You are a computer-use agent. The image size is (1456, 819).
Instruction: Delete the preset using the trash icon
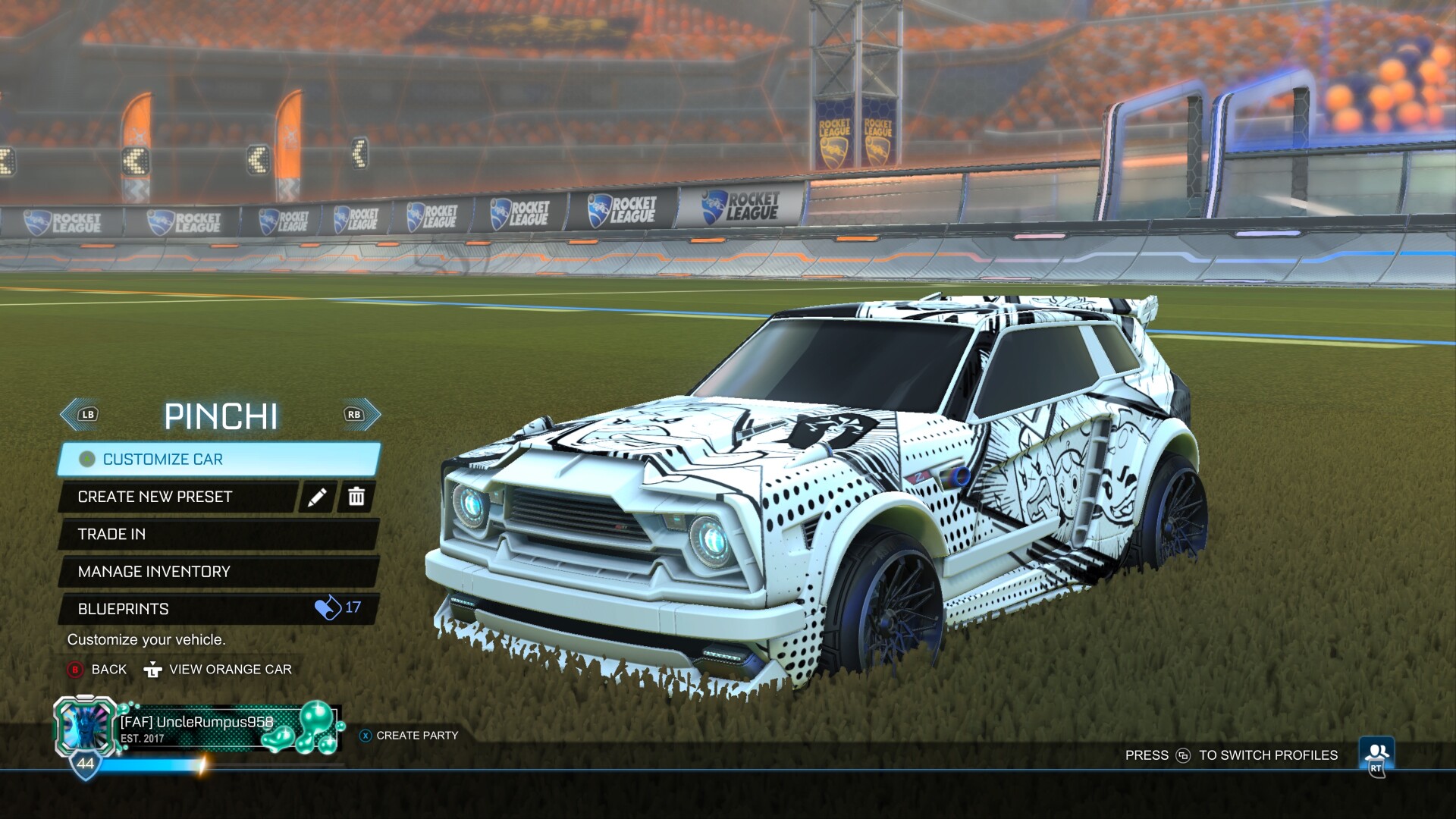pyautogui.click(x=356, y=497)
